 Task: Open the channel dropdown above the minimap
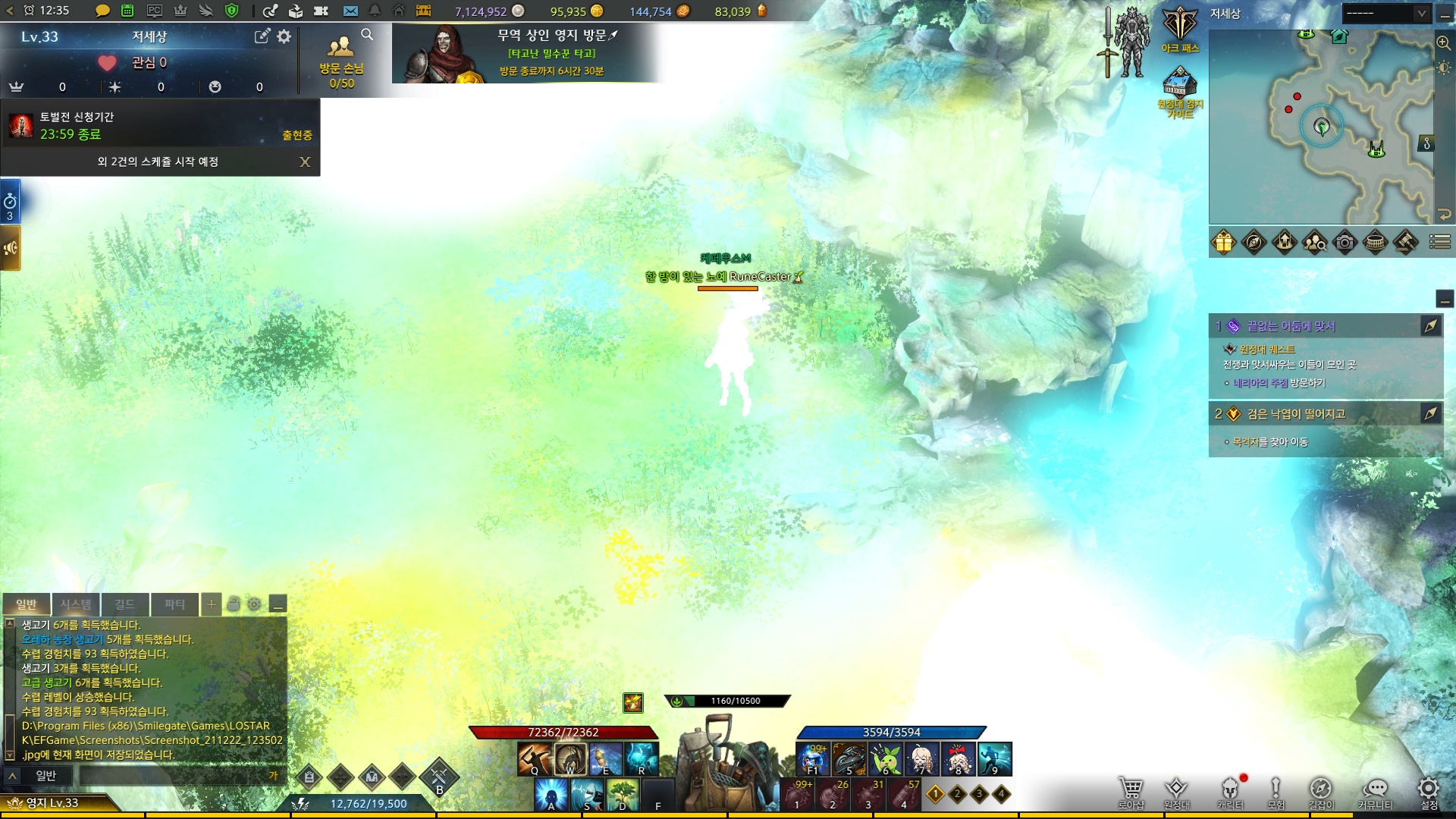click(x=1386, y=13)
